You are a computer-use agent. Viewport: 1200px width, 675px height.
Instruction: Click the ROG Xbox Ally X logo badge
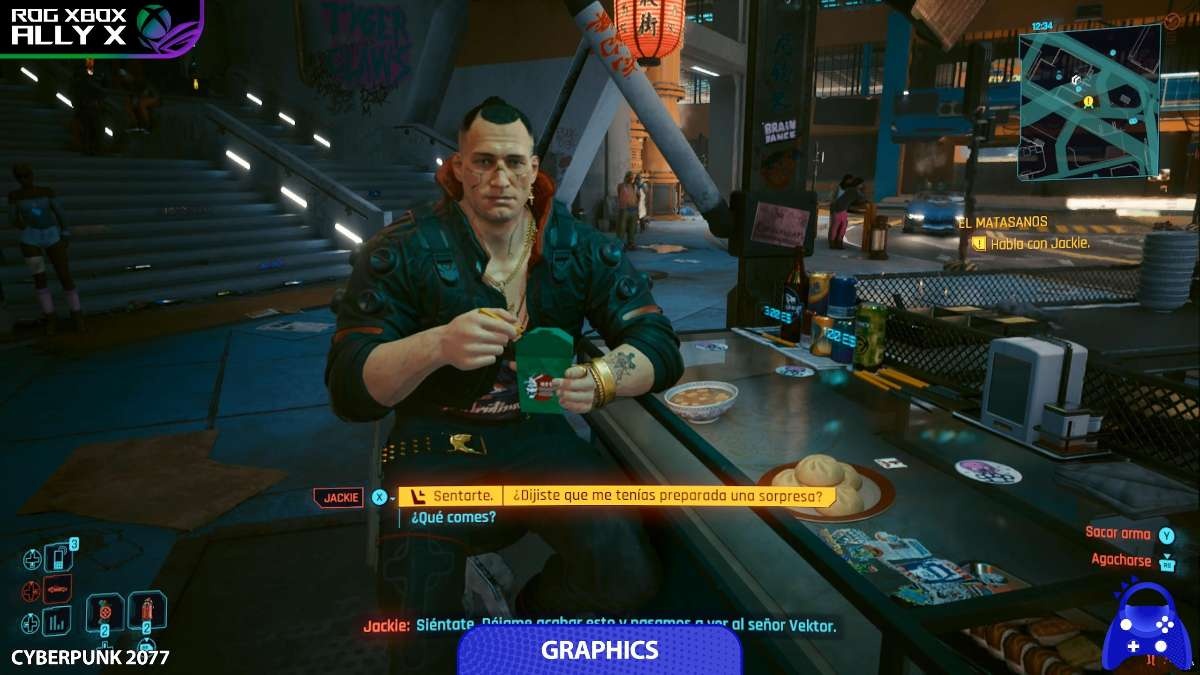pyautogui.click(x=100, y=27)
